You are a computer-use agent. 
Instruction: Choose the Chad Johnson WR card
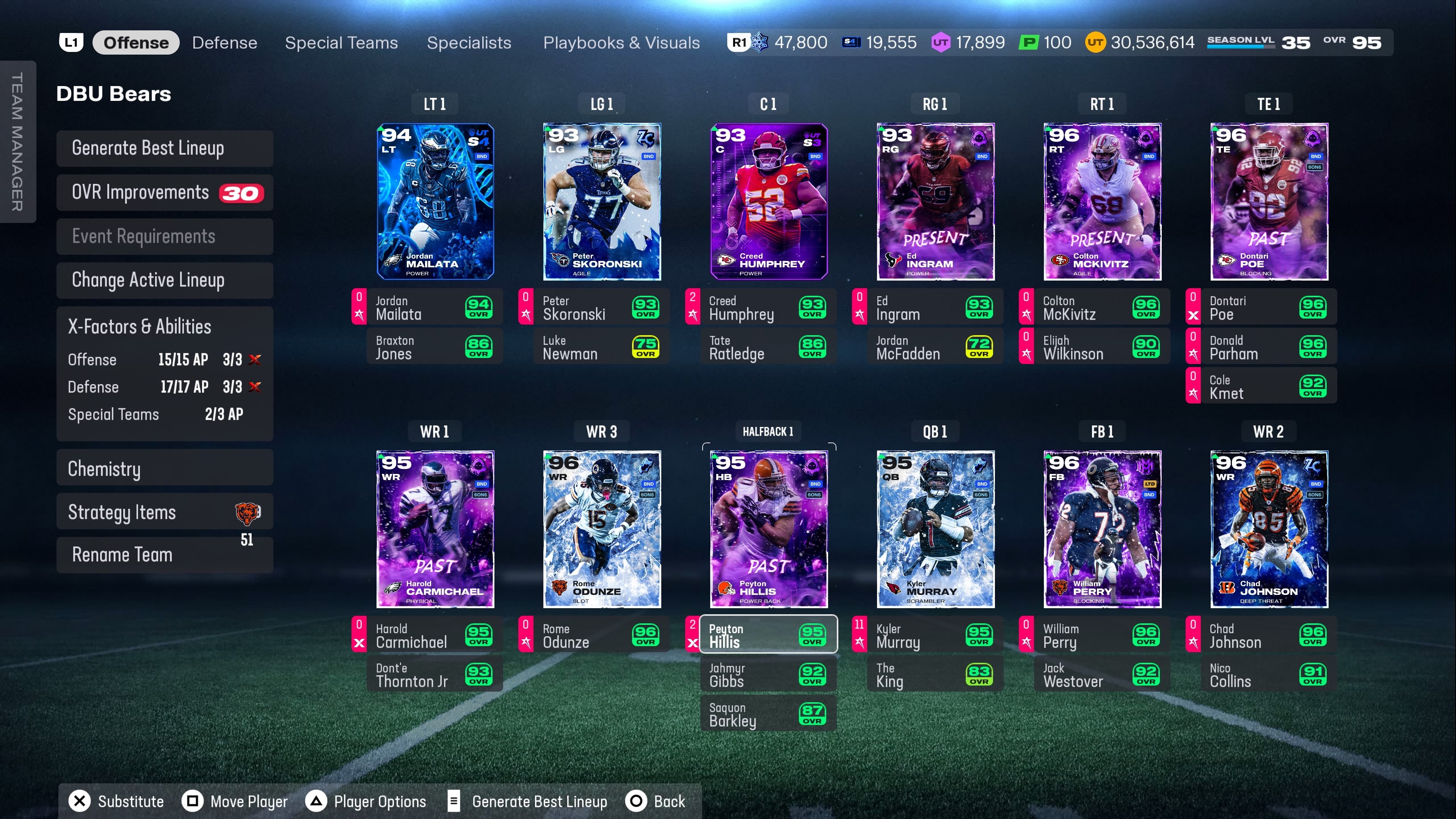pyautogui.click(x=1269, y=529)
